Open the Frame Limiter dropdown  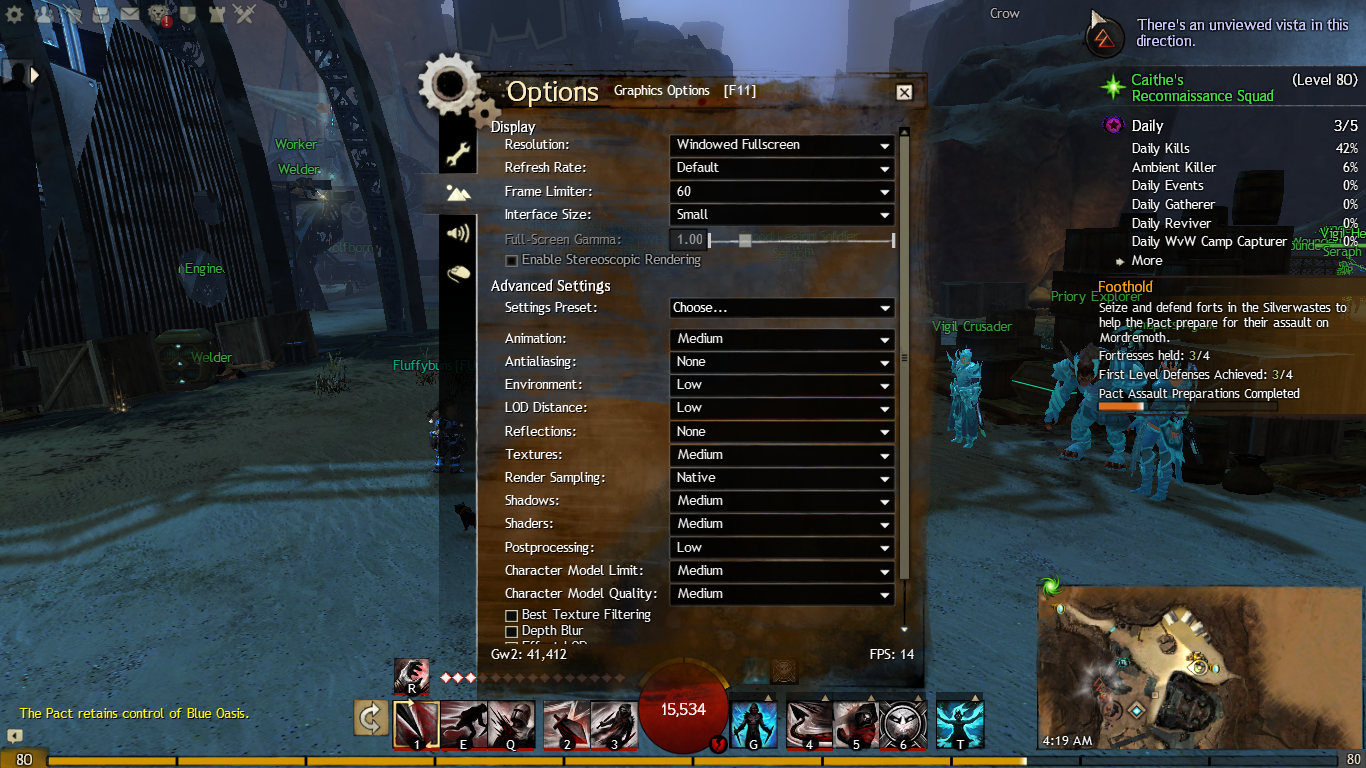(781, 191)
